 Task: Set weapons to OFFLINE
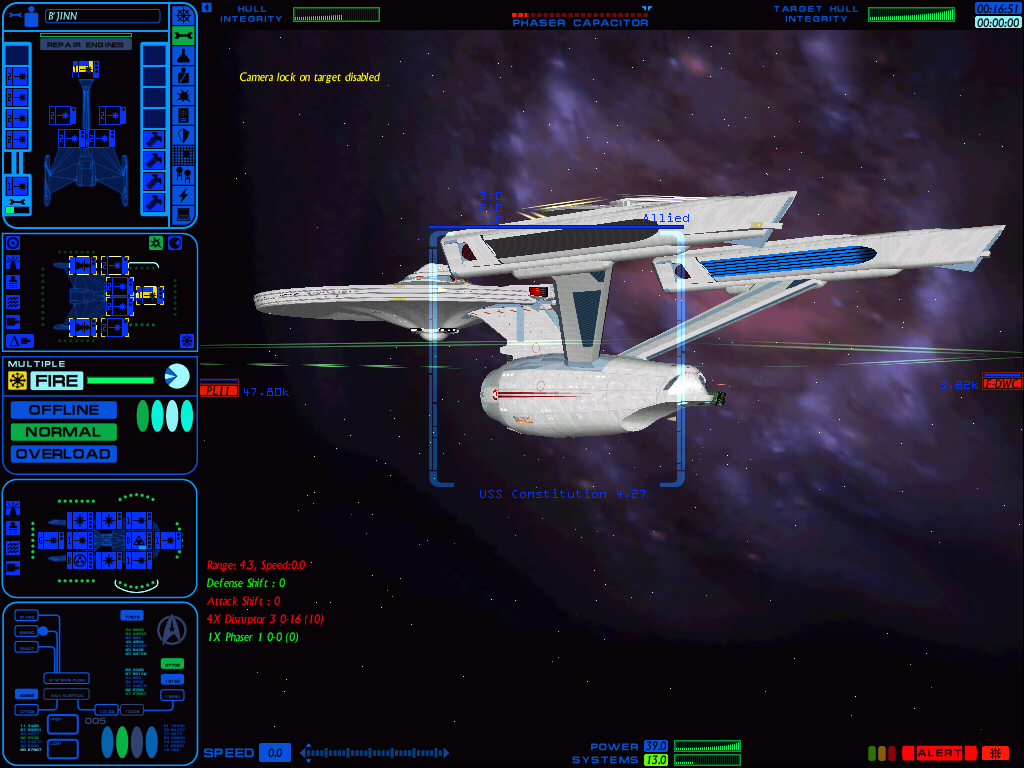[x=64, y=410]
